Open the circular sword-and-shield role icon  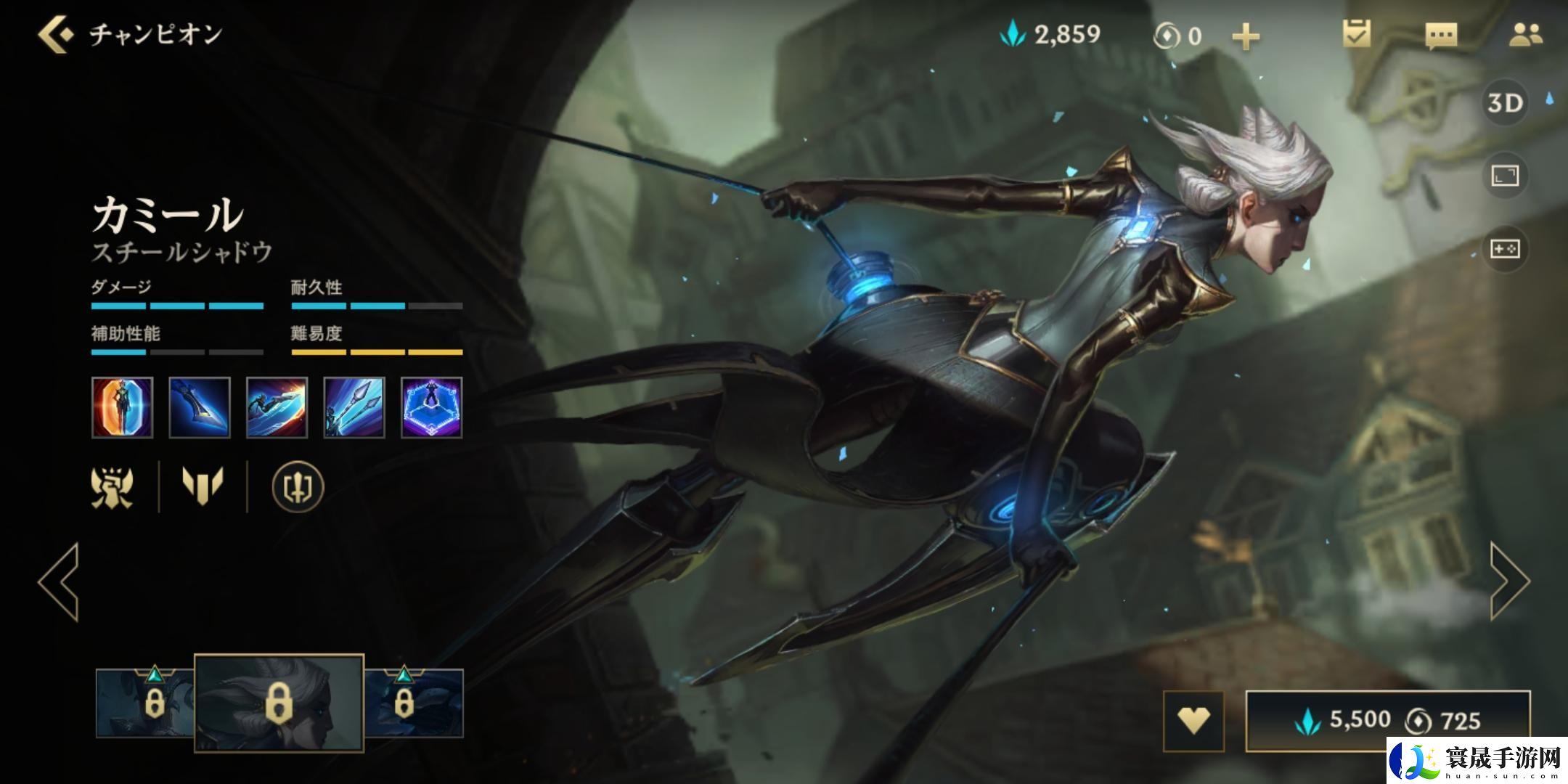(x=298, y=486)
